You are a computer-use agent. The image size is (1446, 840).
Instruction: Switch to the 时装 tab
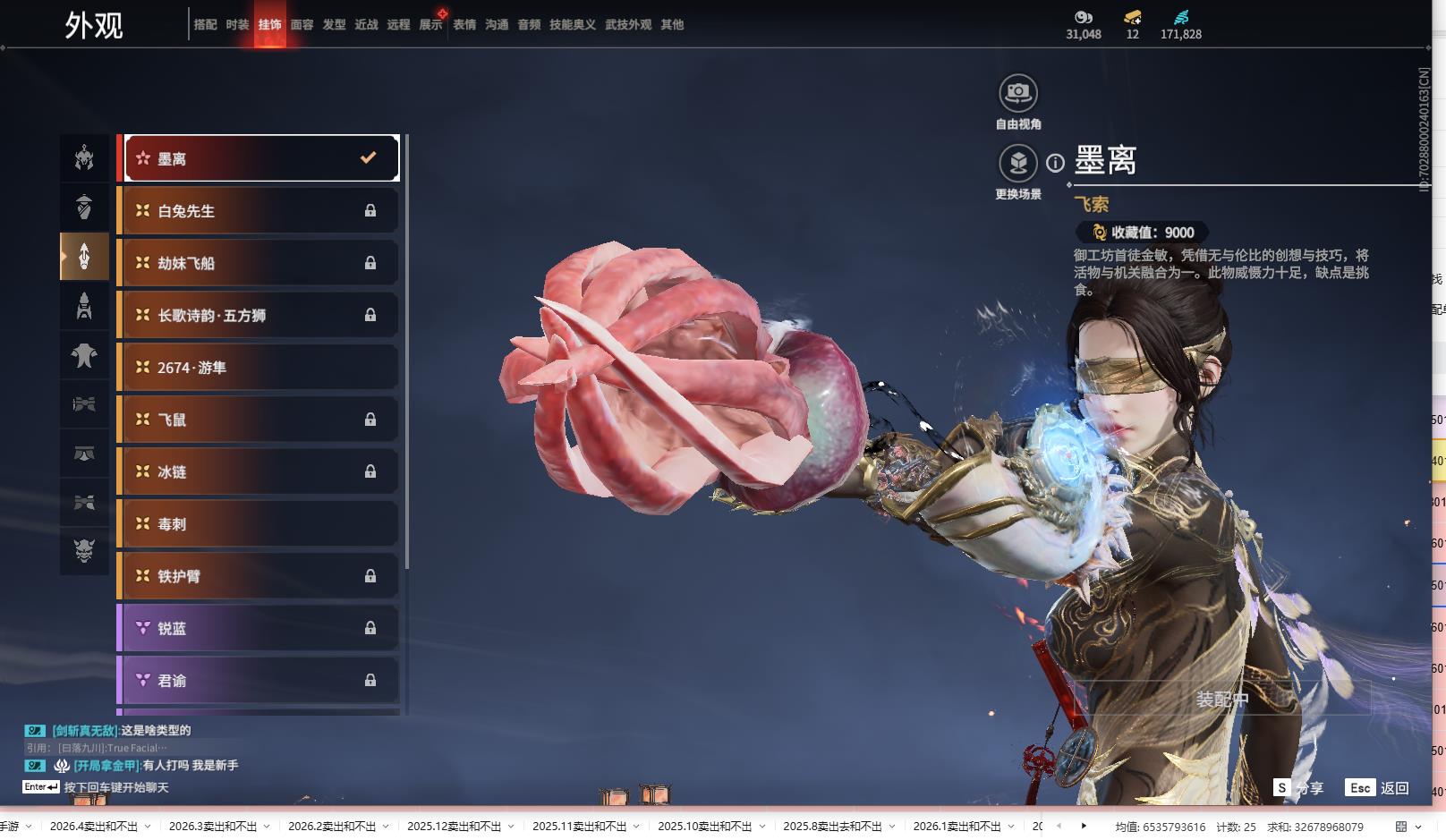(237, 25)
